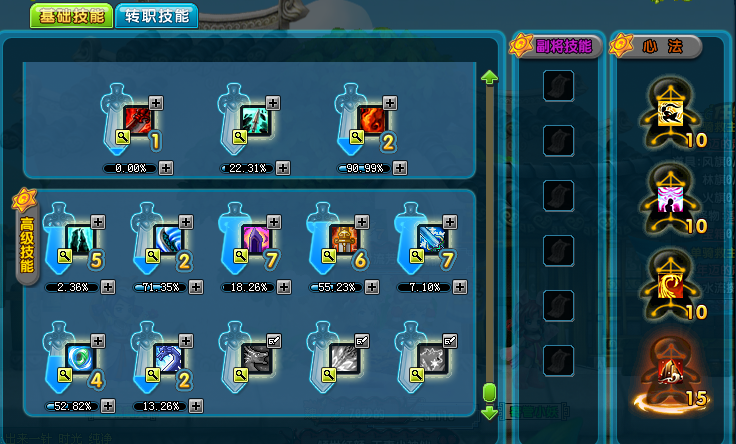Add points using plus next to 22.31%

283,168
